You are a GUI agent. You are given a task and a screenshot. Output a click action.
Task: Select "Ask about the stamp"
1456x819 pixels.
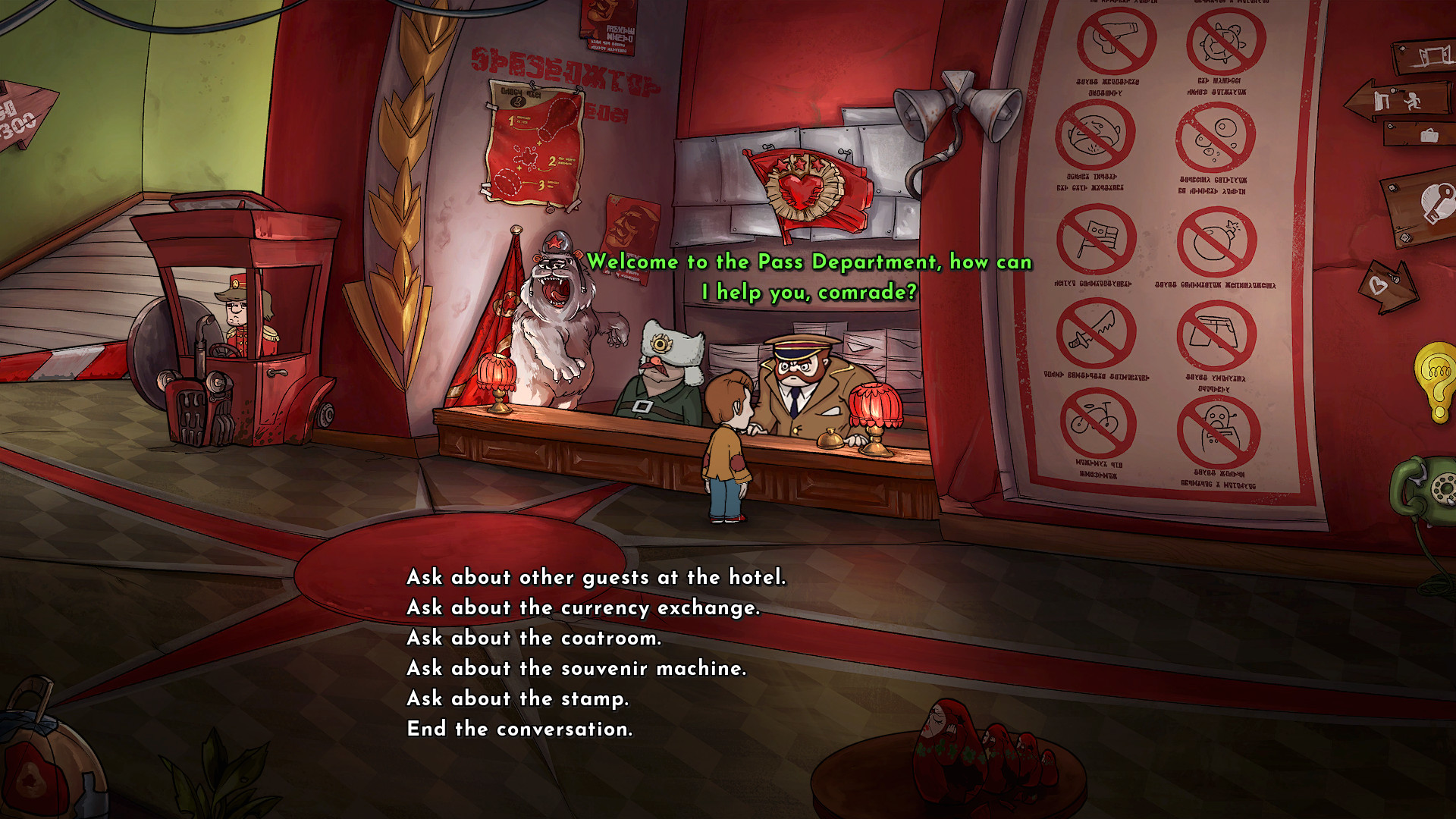coord(518,698)
